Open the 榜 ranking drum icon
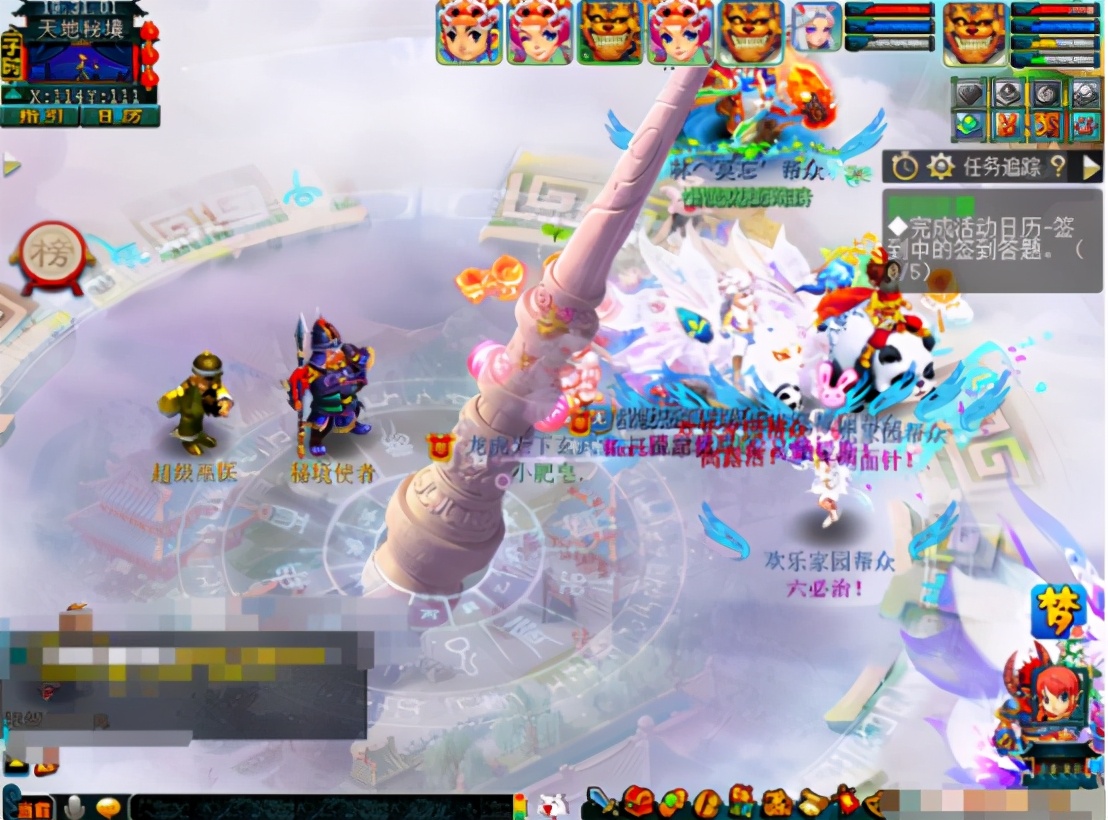This screenshot has height=820, width=1108. click(x=52, y=256)
